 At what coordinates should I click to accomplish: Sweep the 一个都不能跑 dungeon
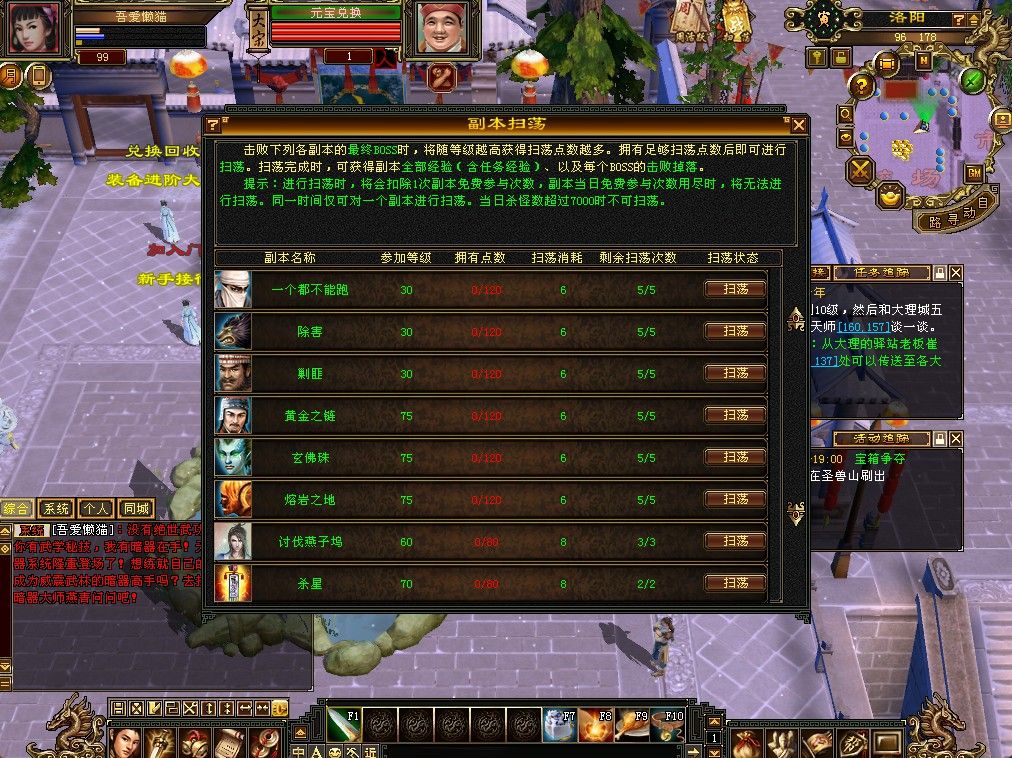(x=735, y=289)
